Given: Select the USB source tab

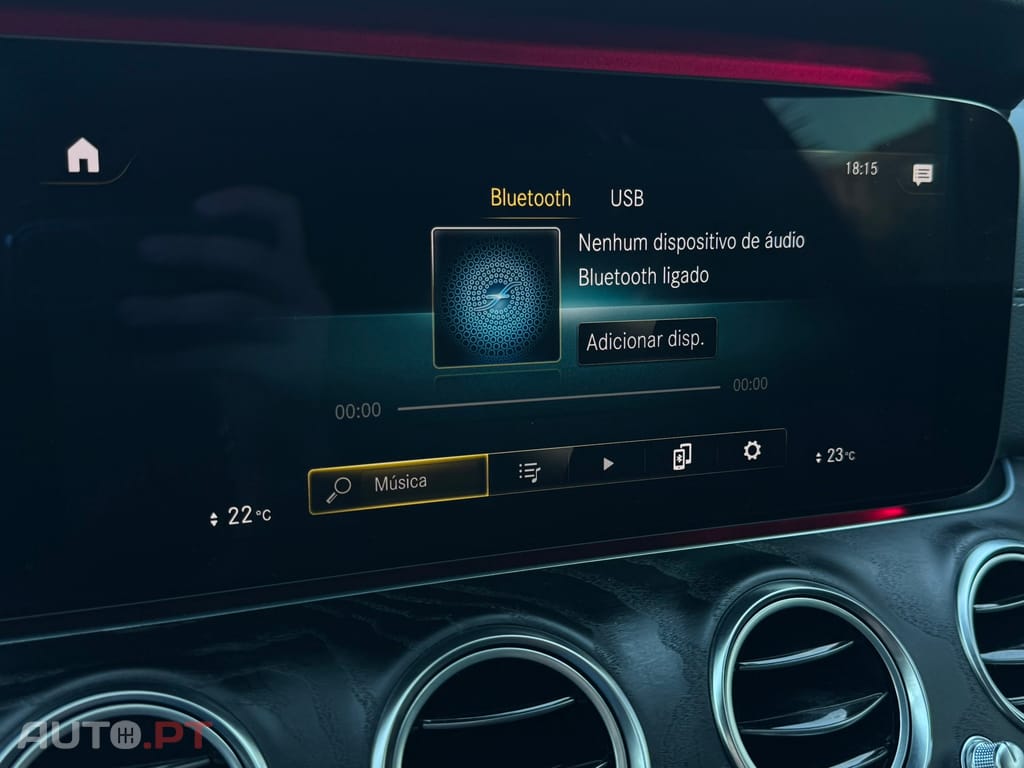Looking at the screenshot, I should click(x=627, y=198).
